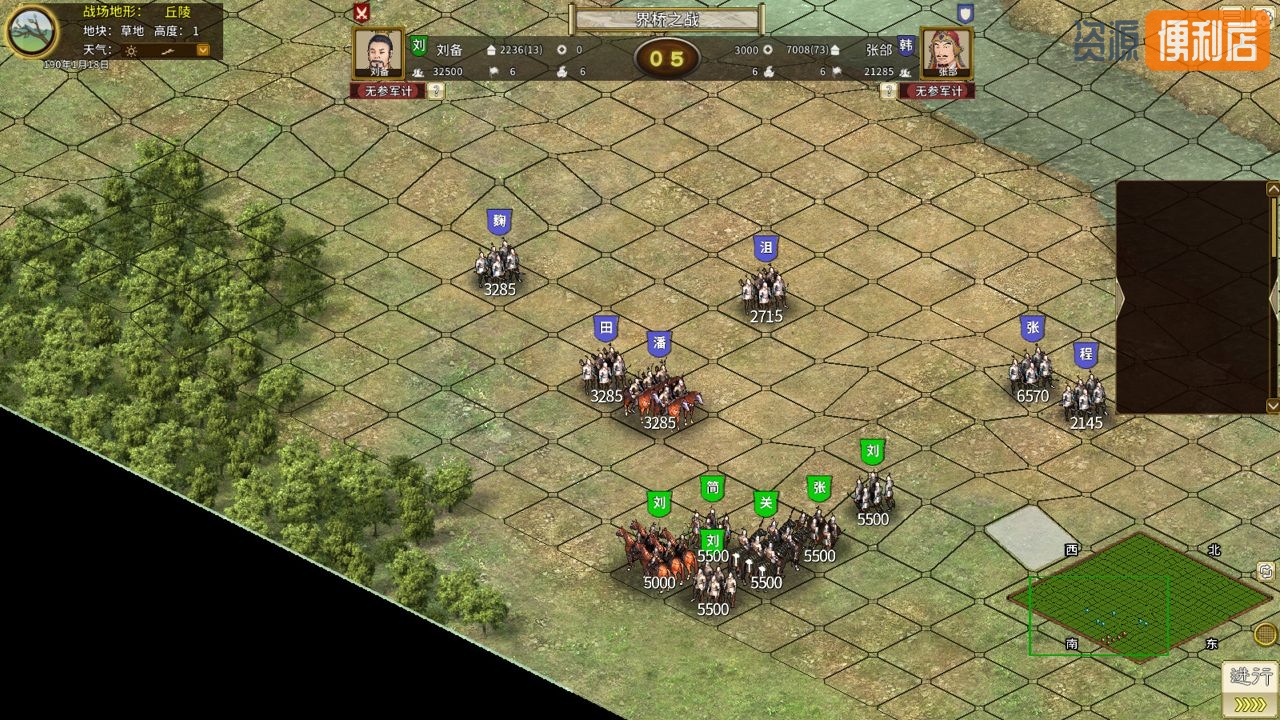Select enemy 程 unit with 2145 troops

pyautogui.click(x=1085, y=396)
